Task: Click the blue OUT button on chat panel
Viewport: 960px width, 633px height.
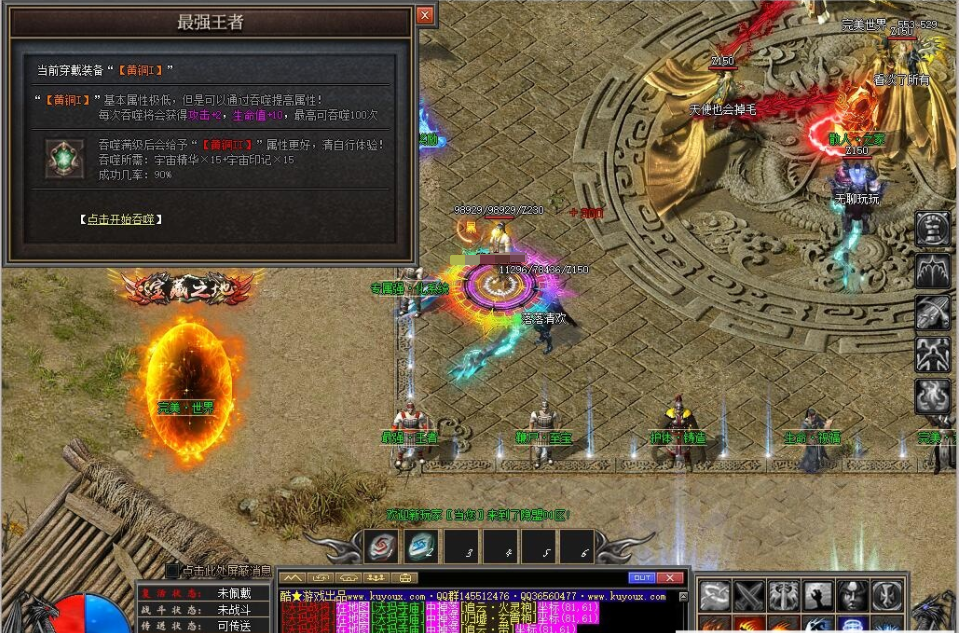Action: (x=641, y=578)
